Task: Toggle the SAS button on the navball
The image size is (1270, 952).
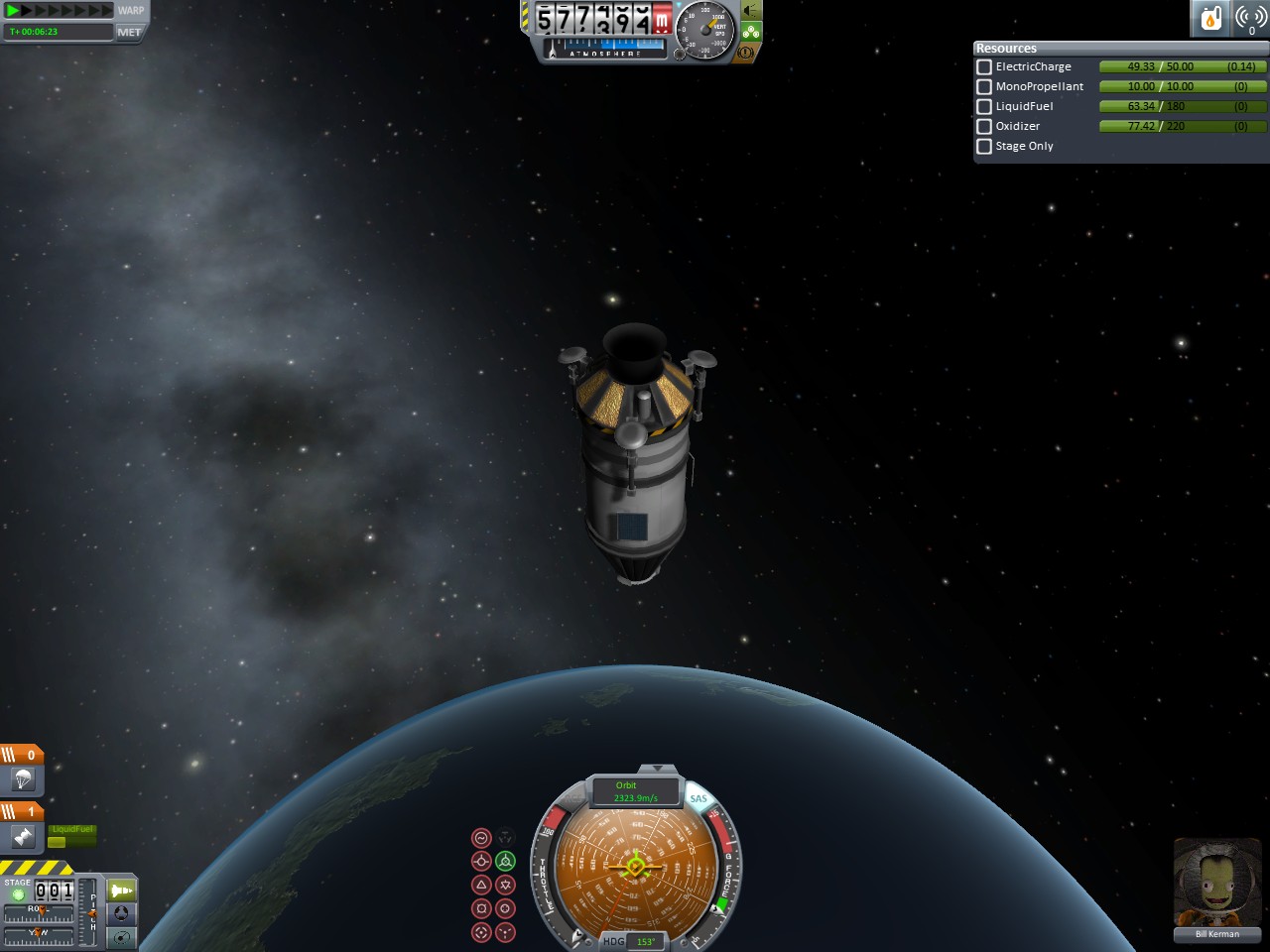Action: 698,798
